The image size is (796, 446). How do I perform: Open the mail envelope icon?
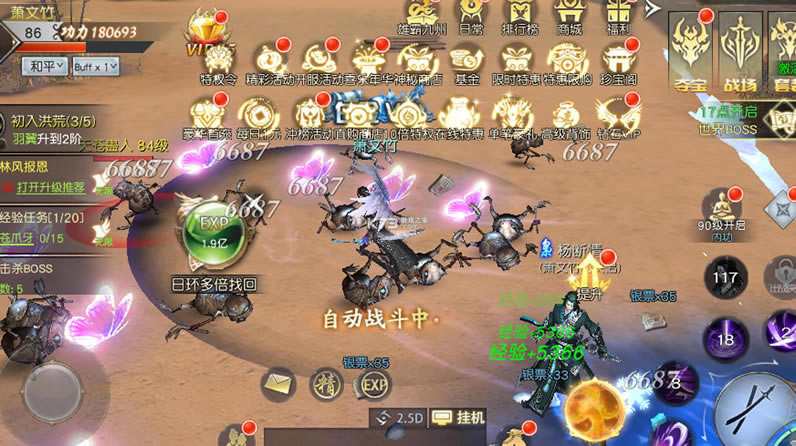278,383
